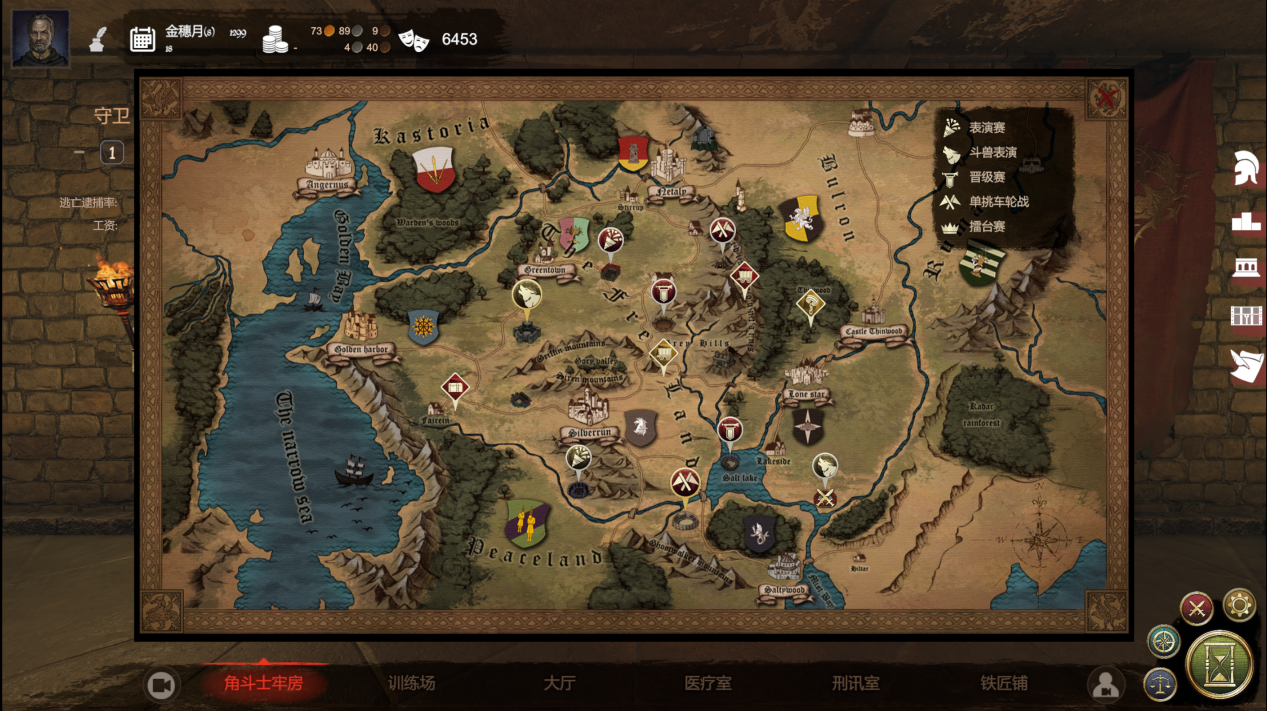Open the 铁匠铺 tab
The image size is (1267, 711).
pyautogui.click(x=1003, y=684)
